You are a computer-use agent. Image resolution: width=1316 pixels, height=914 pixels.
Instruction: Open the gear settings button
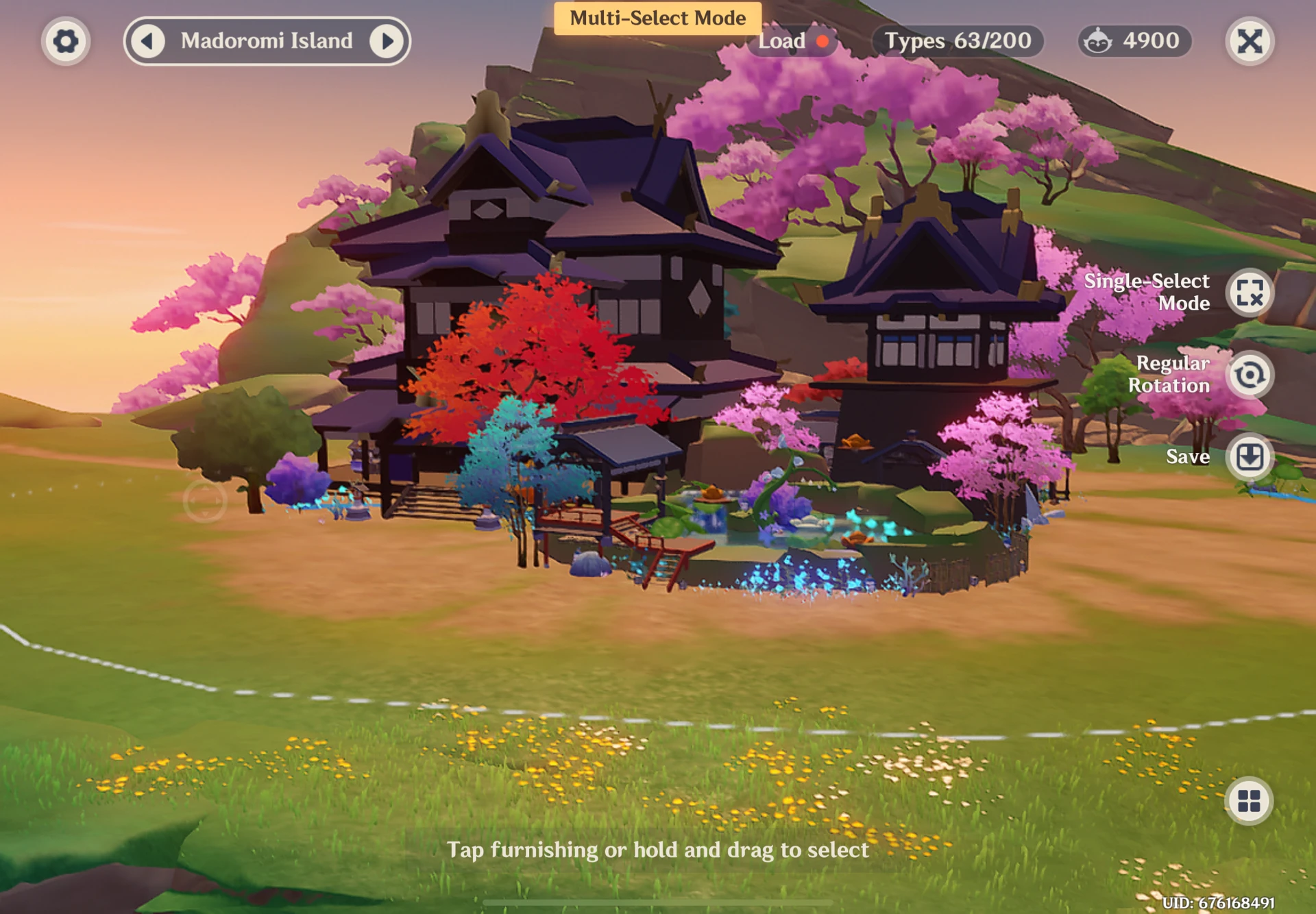pos(65,41)
